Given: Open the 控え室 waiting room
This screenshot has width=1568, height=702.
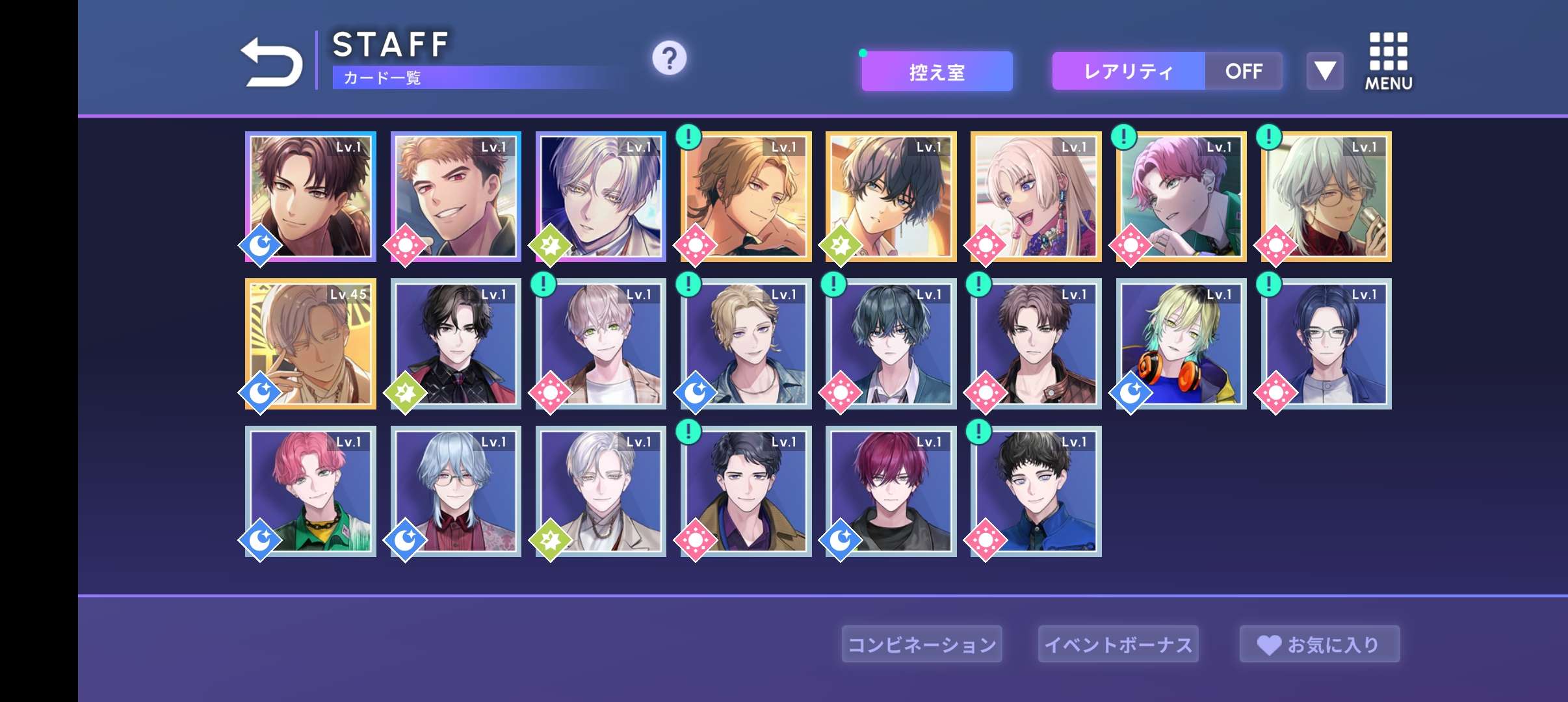Looking at the screenshot, I should coord(937,71).
